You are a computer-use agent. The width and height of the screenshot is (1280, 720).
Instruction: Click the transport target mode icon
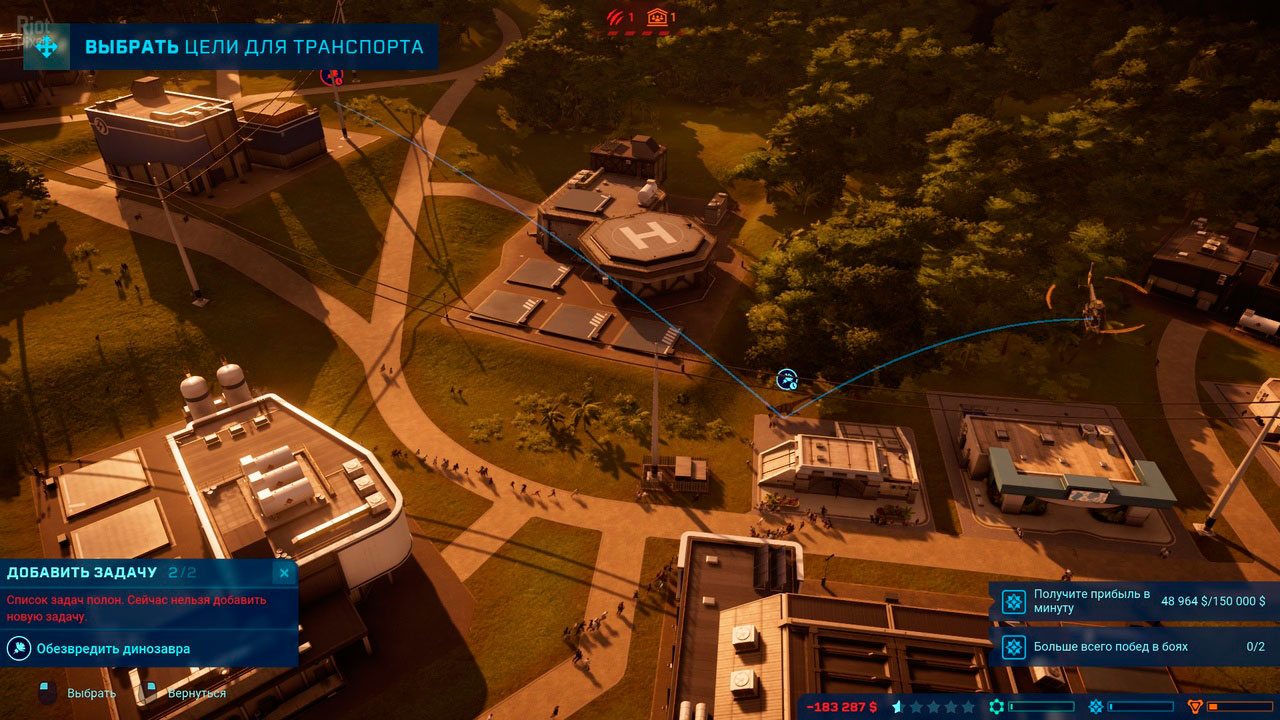(47, 47)
